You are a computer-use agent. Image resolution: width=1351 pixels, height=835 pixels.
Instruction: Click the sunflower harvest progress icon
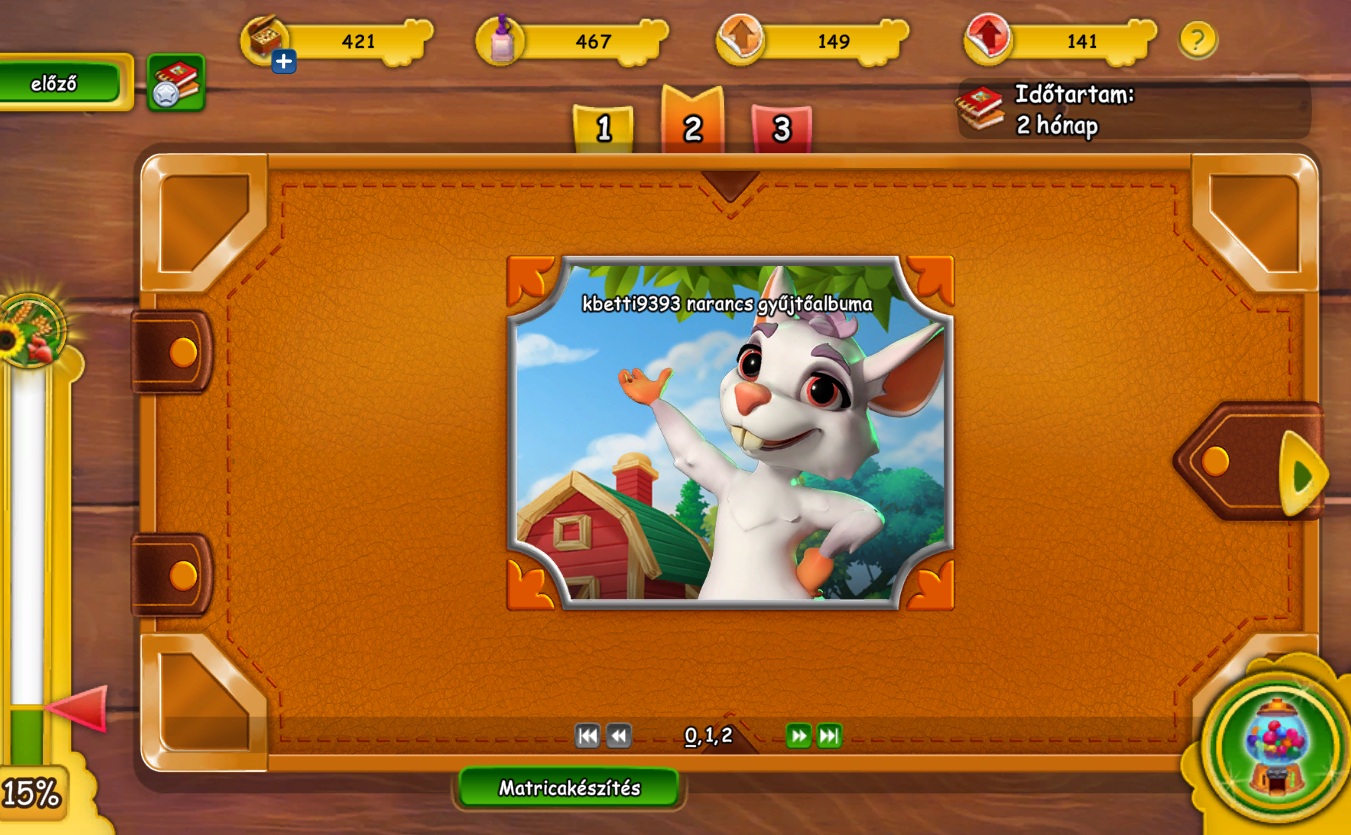[x=30, y=330]
